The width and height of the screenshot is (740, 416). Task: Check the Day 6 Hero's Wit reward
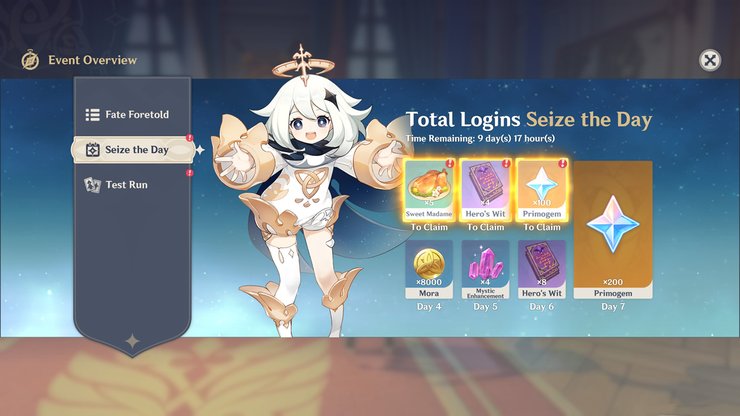tap(541, 269)
